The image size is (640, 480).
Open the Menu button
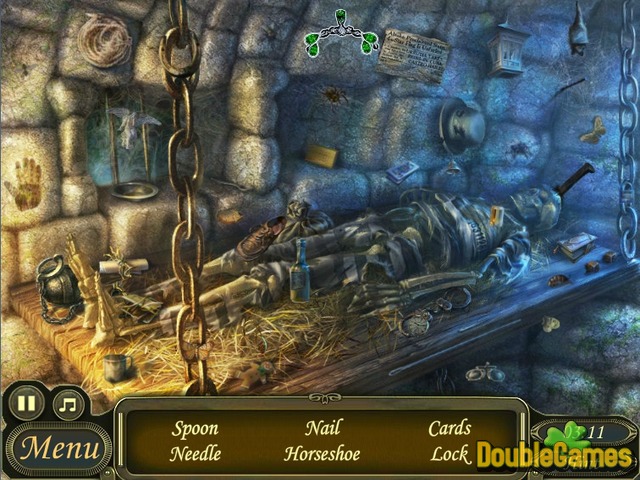click(60, 447)
